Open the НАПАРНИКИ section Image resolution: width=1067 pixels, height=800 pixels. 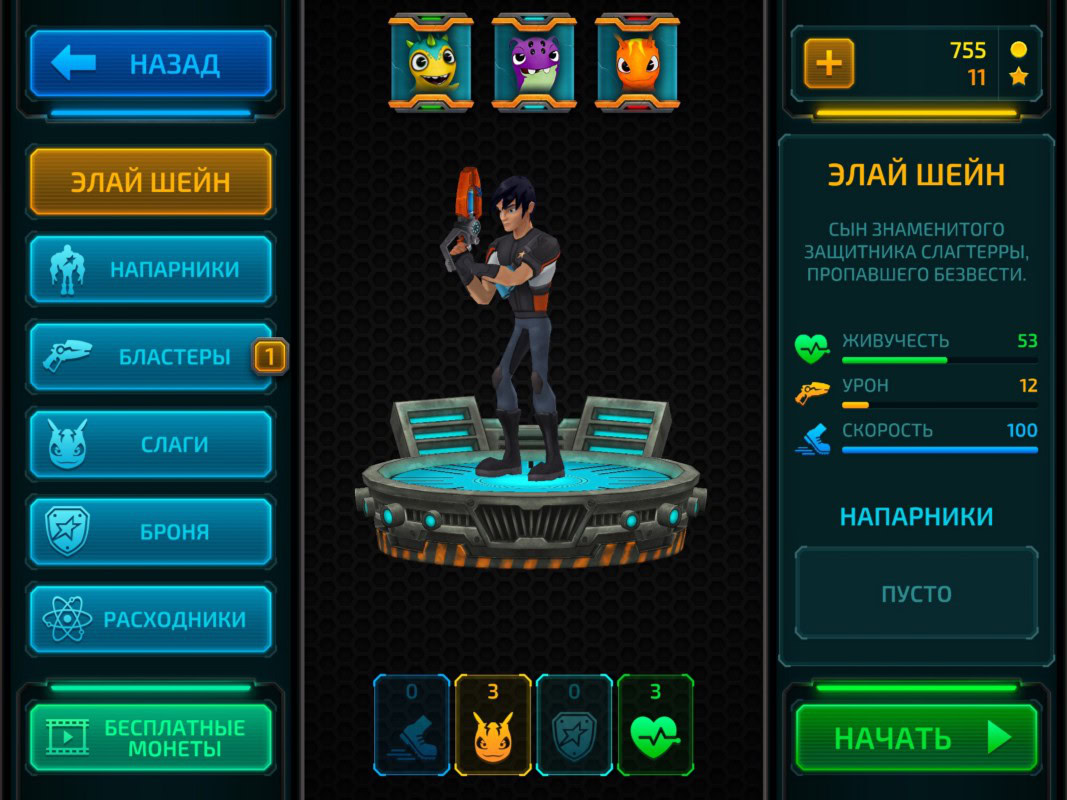point(150,269)
